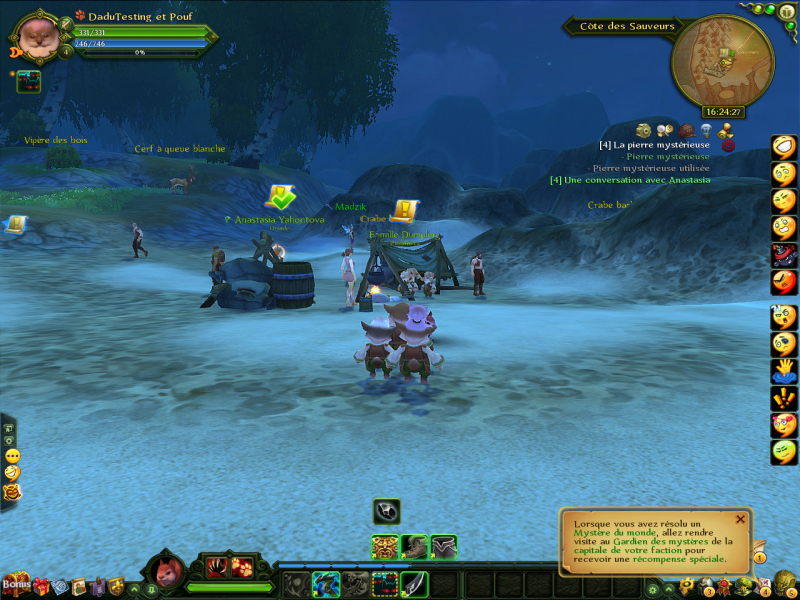Select the red devil emoticon

pos(784,256)
